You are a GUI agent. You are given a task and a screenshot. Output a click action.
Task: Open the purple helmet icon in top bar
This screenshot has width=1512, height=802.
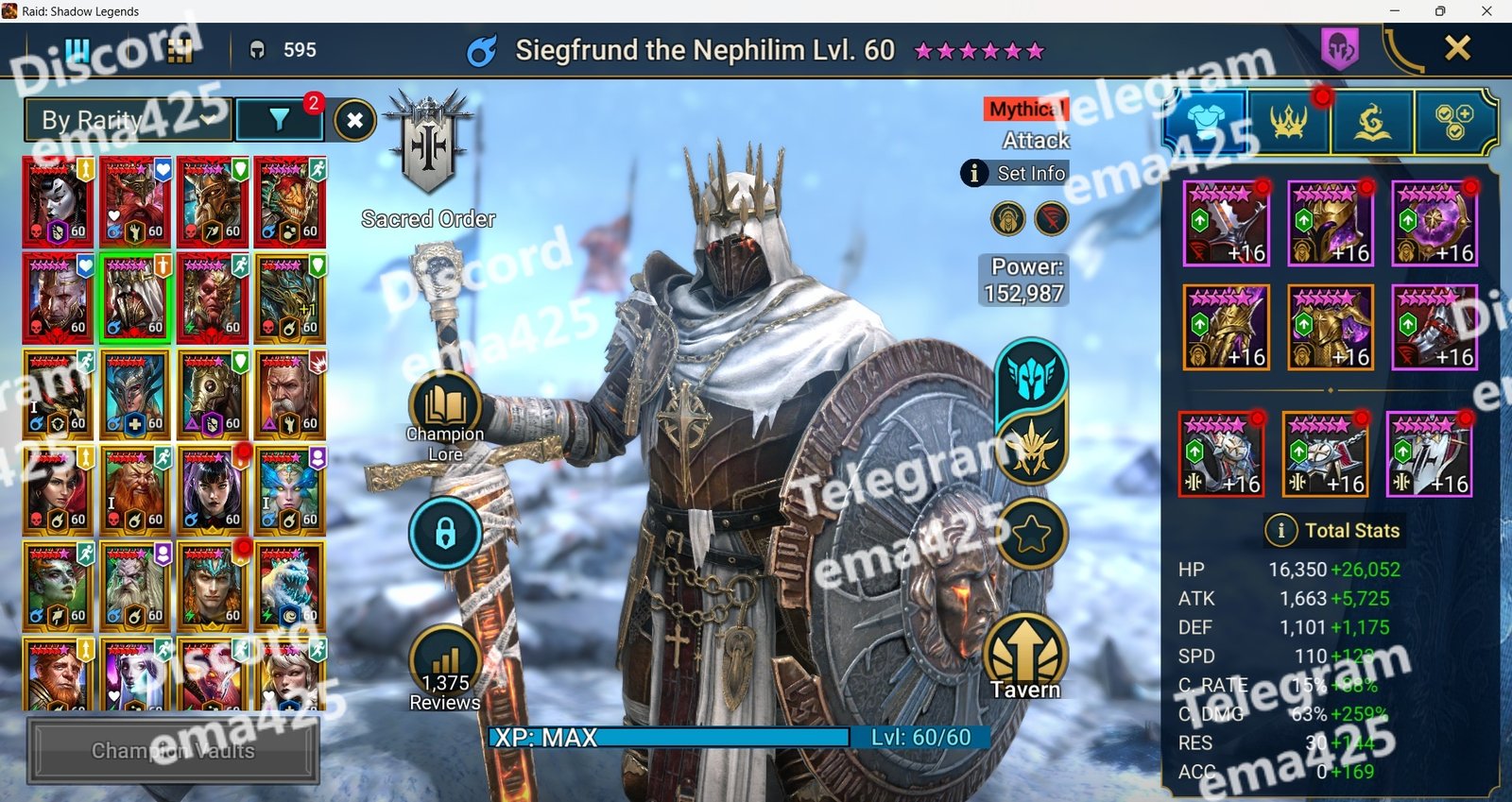(1339, 47)
